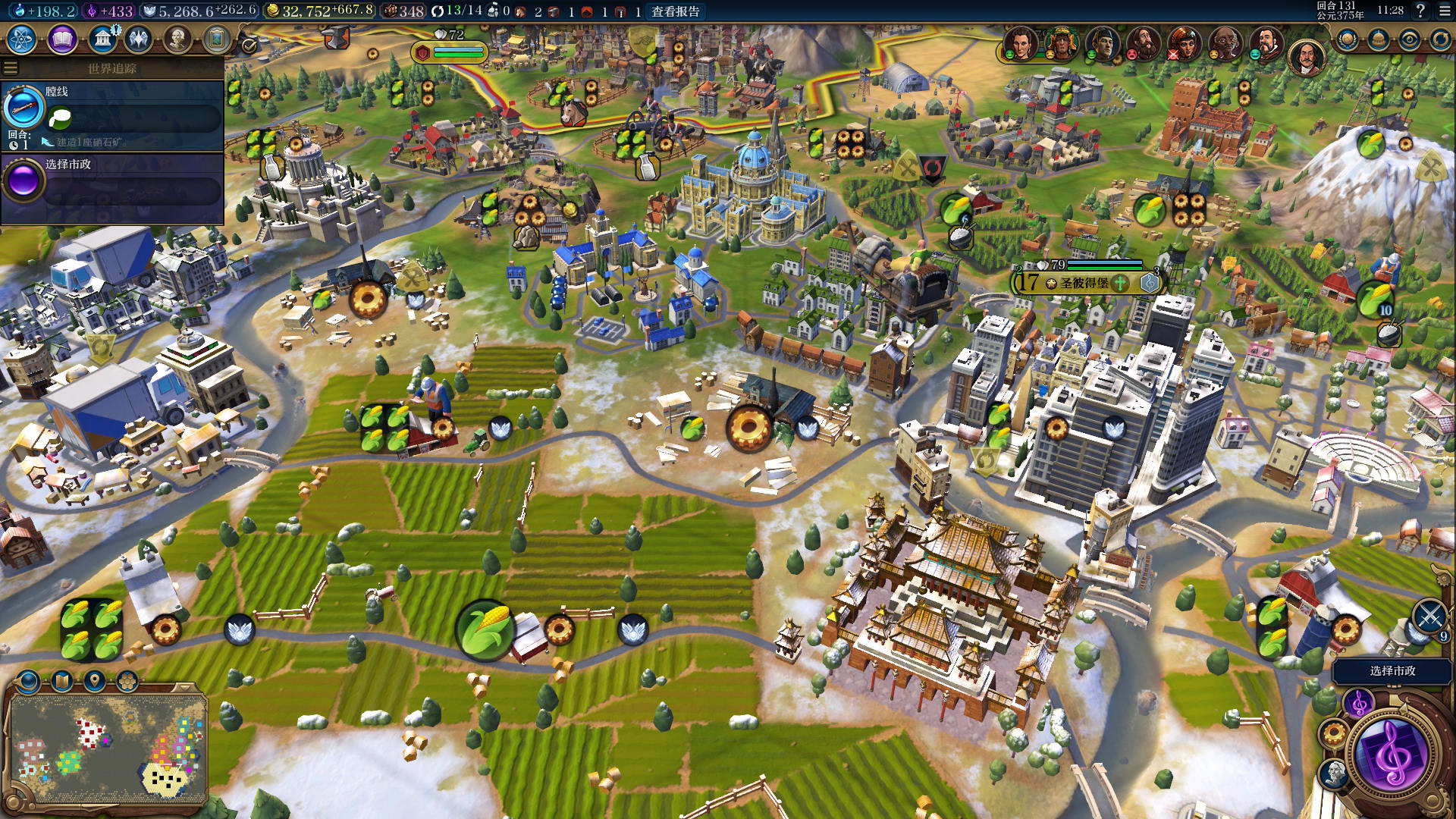Open the great people portrait icon
Screen dimensions: 1456x819
point(177,39)
